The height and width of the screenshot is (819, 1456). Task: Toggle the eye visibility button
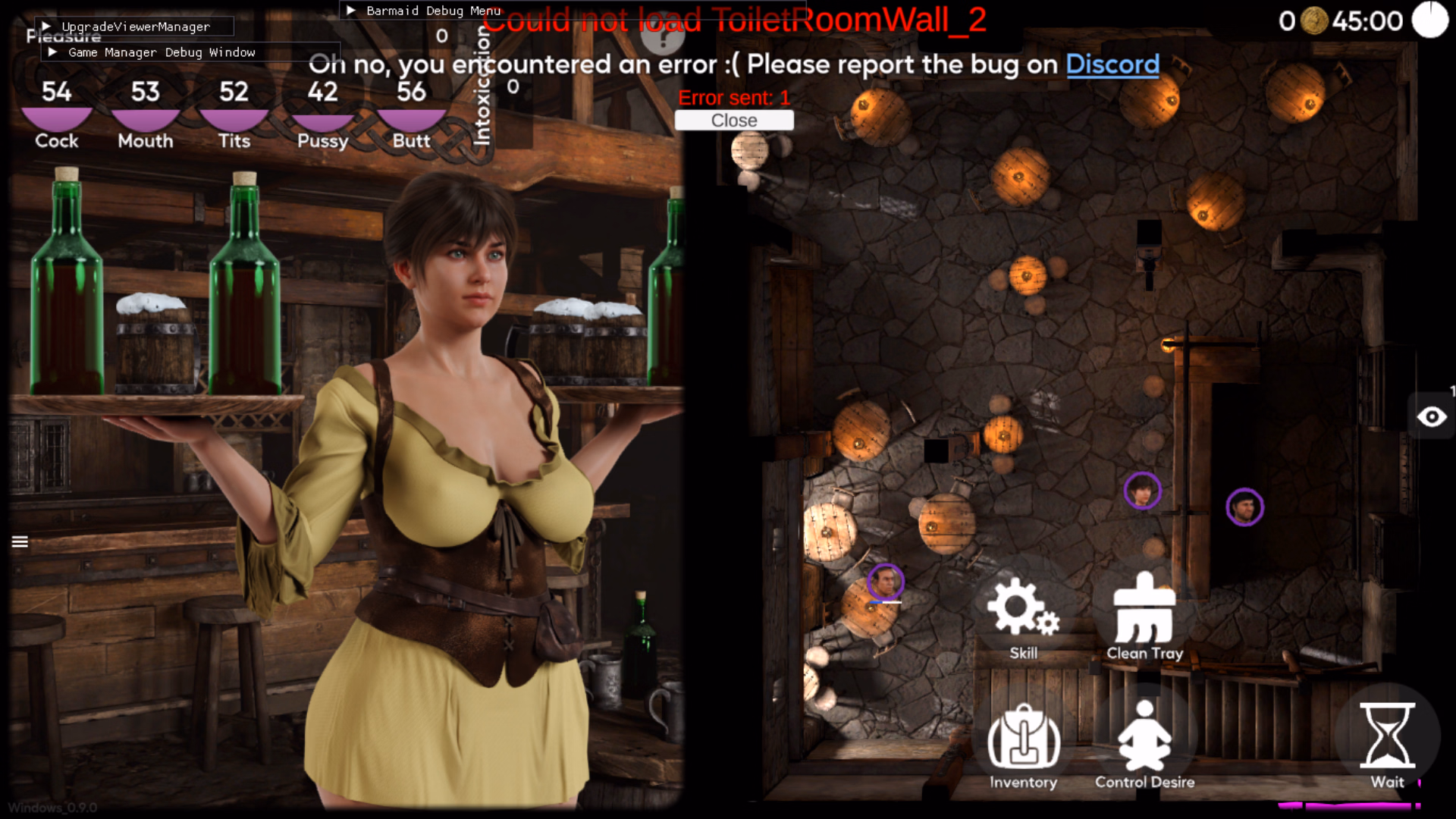pyautogui.click(x=1432, y=417)
